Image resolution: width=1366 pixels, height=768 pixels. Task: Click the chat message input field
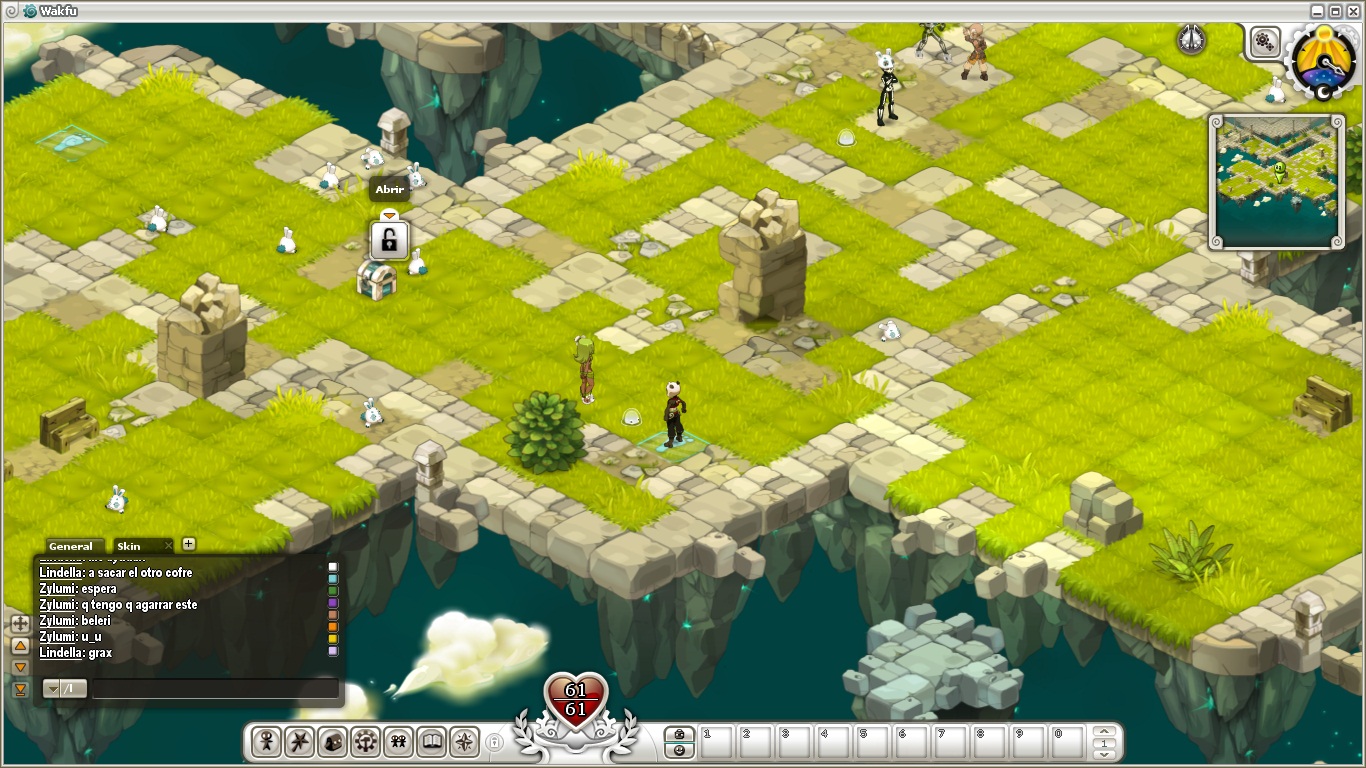point(215,689)
